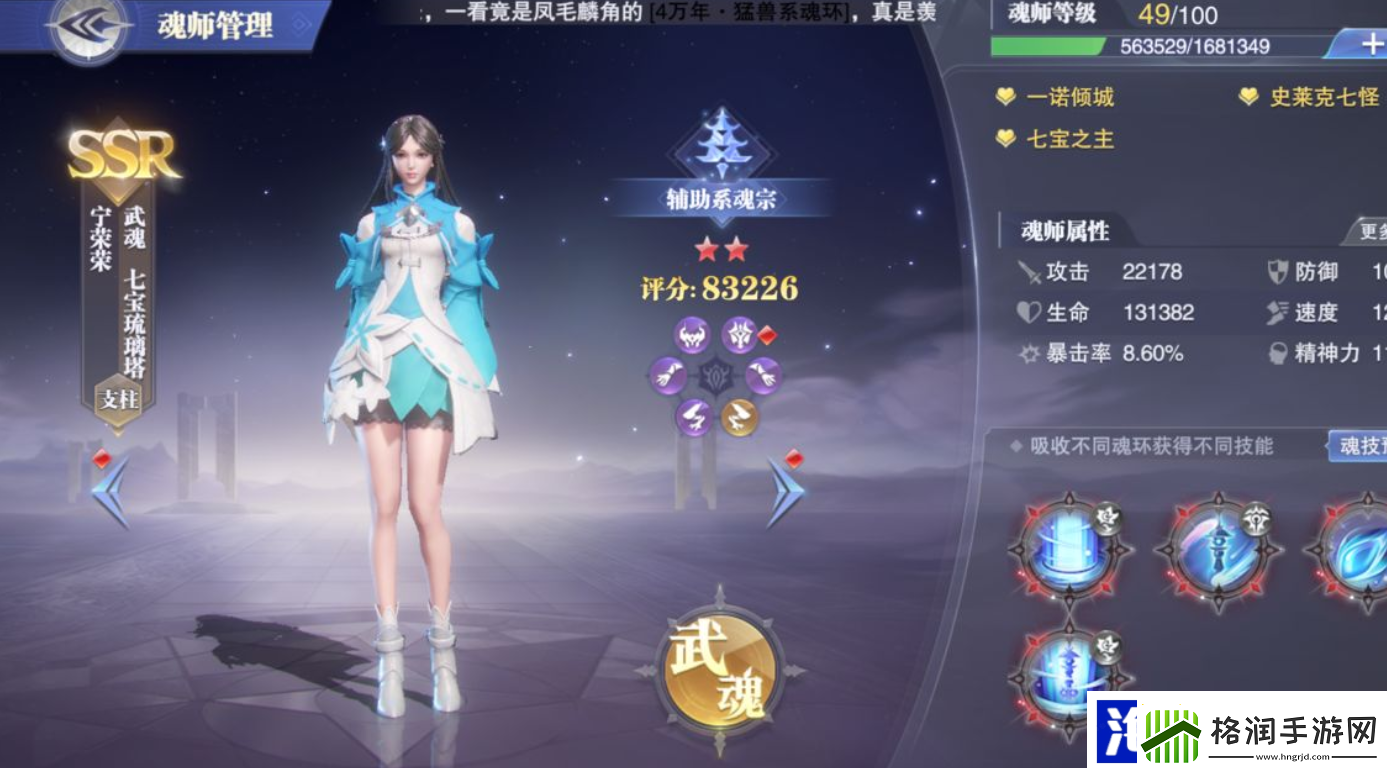
Task: Click the left arrow to switch characters
Action: pyautogui.click(x=110, y=490)
